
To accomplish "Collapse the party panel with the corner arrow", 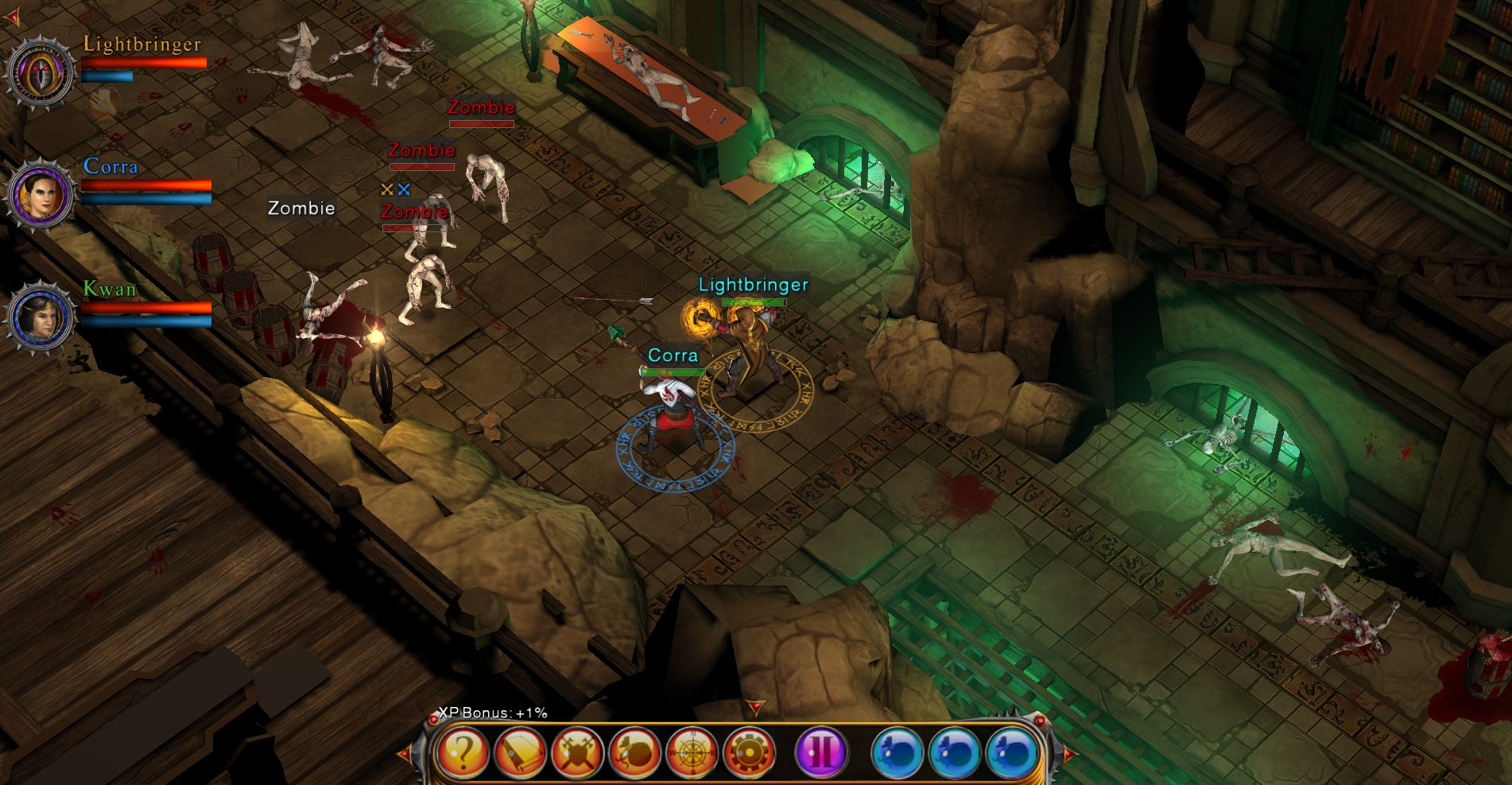I will point(12,17).
